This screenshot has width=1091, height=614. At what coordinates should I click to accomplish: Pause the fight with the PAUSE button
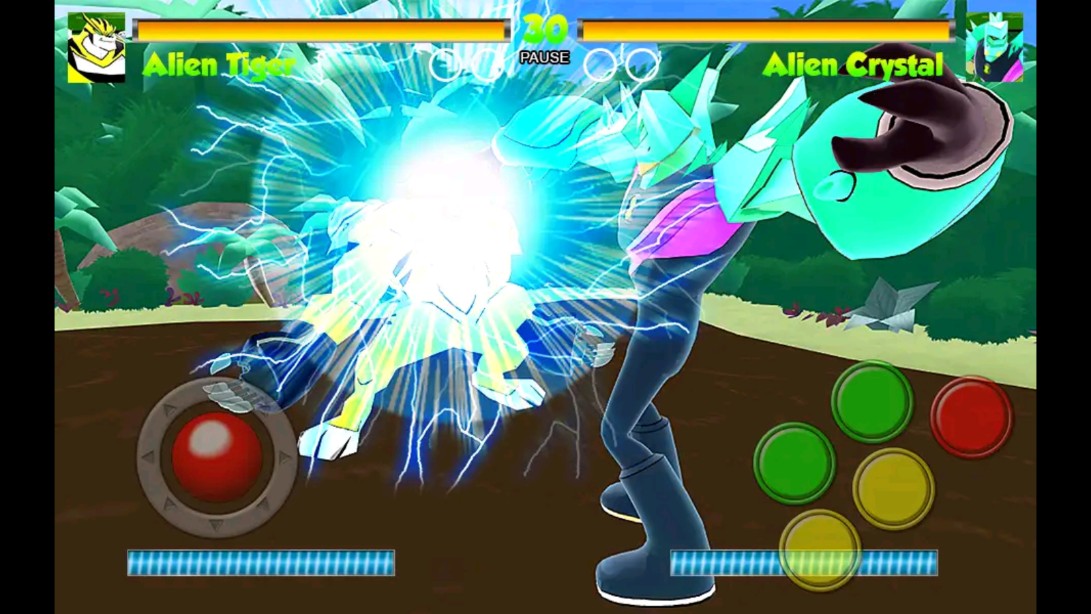(544, 58)
